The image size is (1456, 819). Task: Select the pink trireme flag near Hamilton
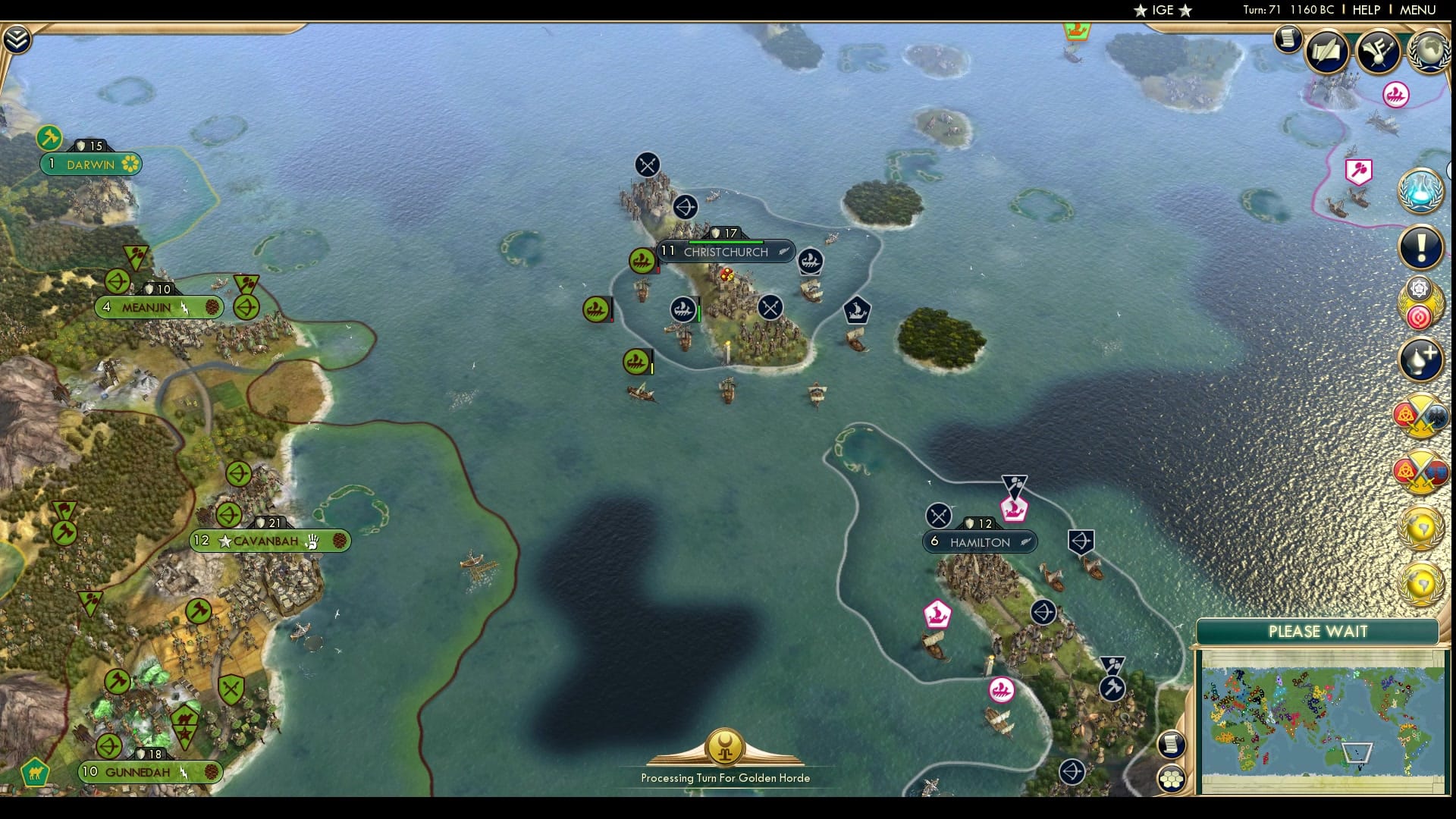click(x=1012, y=510)
